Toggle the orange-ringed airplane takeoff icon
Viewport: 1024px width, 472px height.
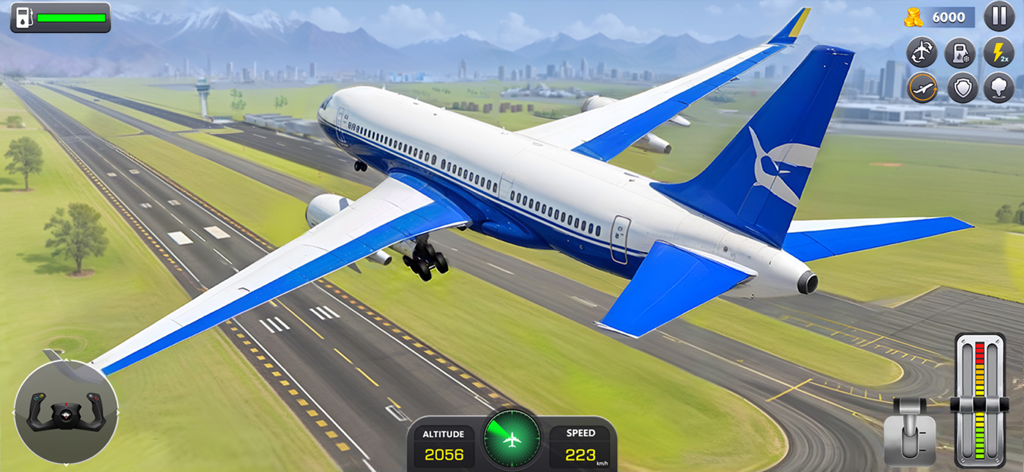point(922,88)
